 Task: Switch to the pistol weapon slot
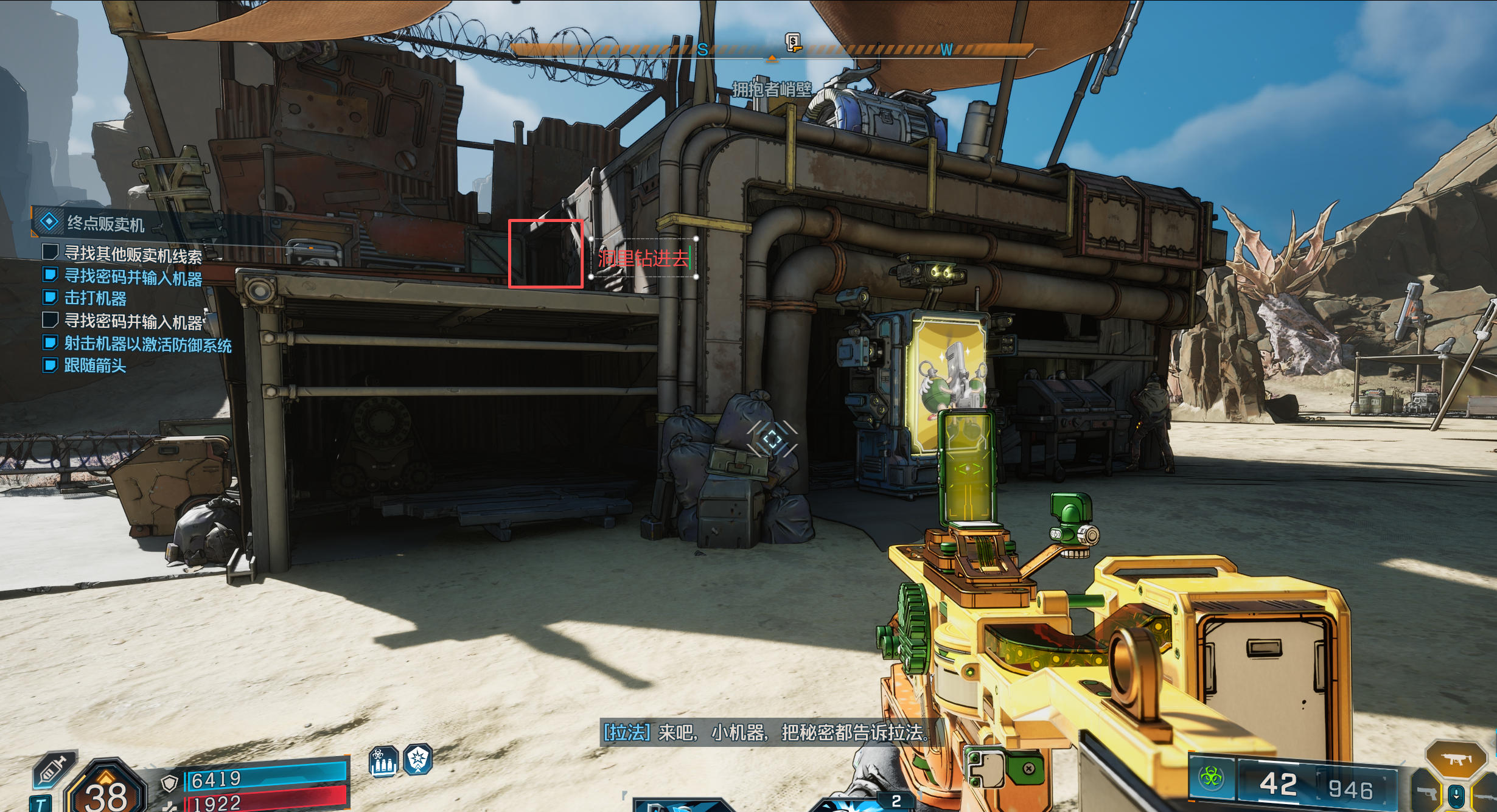[1427, 793]
